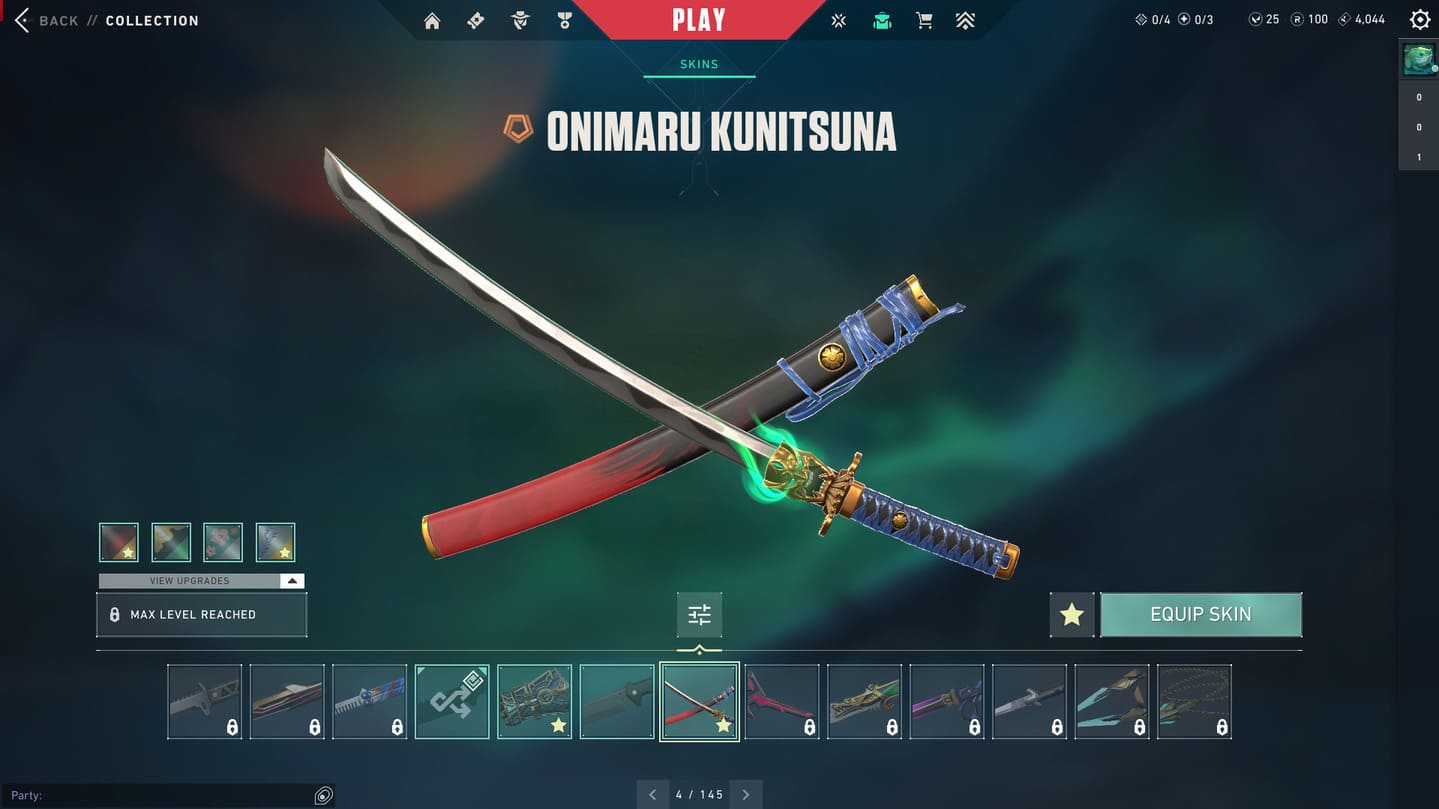Go to next skin page arrow
The height and width of the screenshot is (809, 1439).
tap(746, 795)
